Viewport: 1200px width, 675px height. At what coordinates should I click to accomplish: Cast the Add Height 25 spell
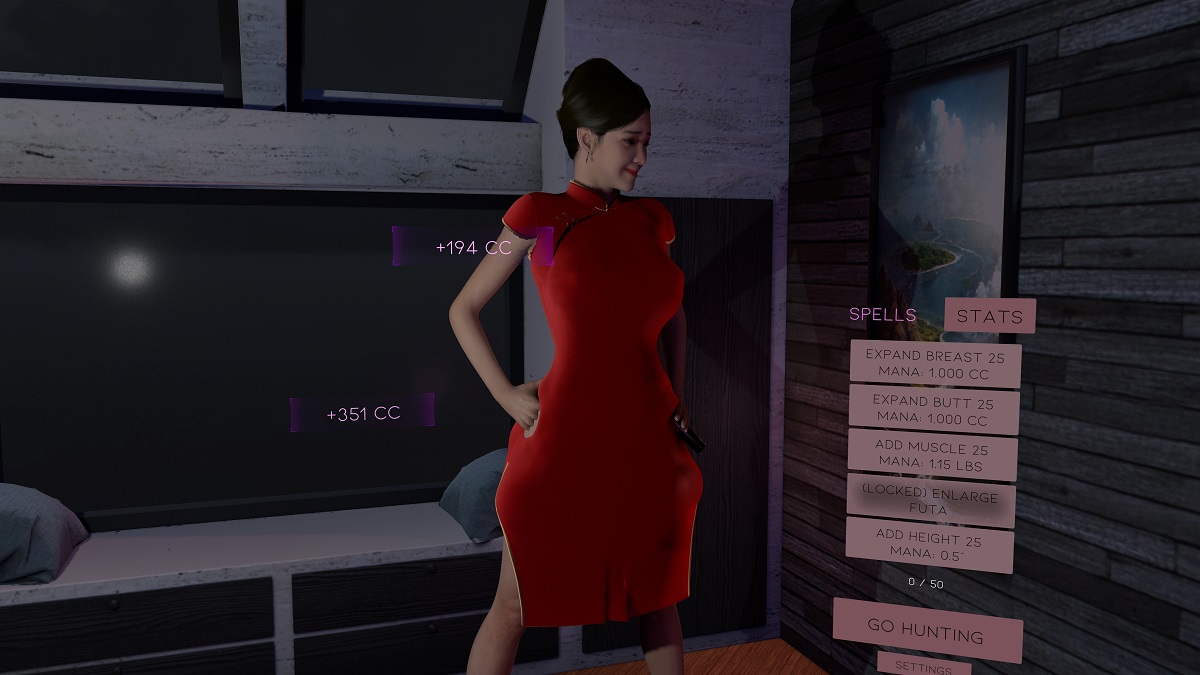coord(929,546)
